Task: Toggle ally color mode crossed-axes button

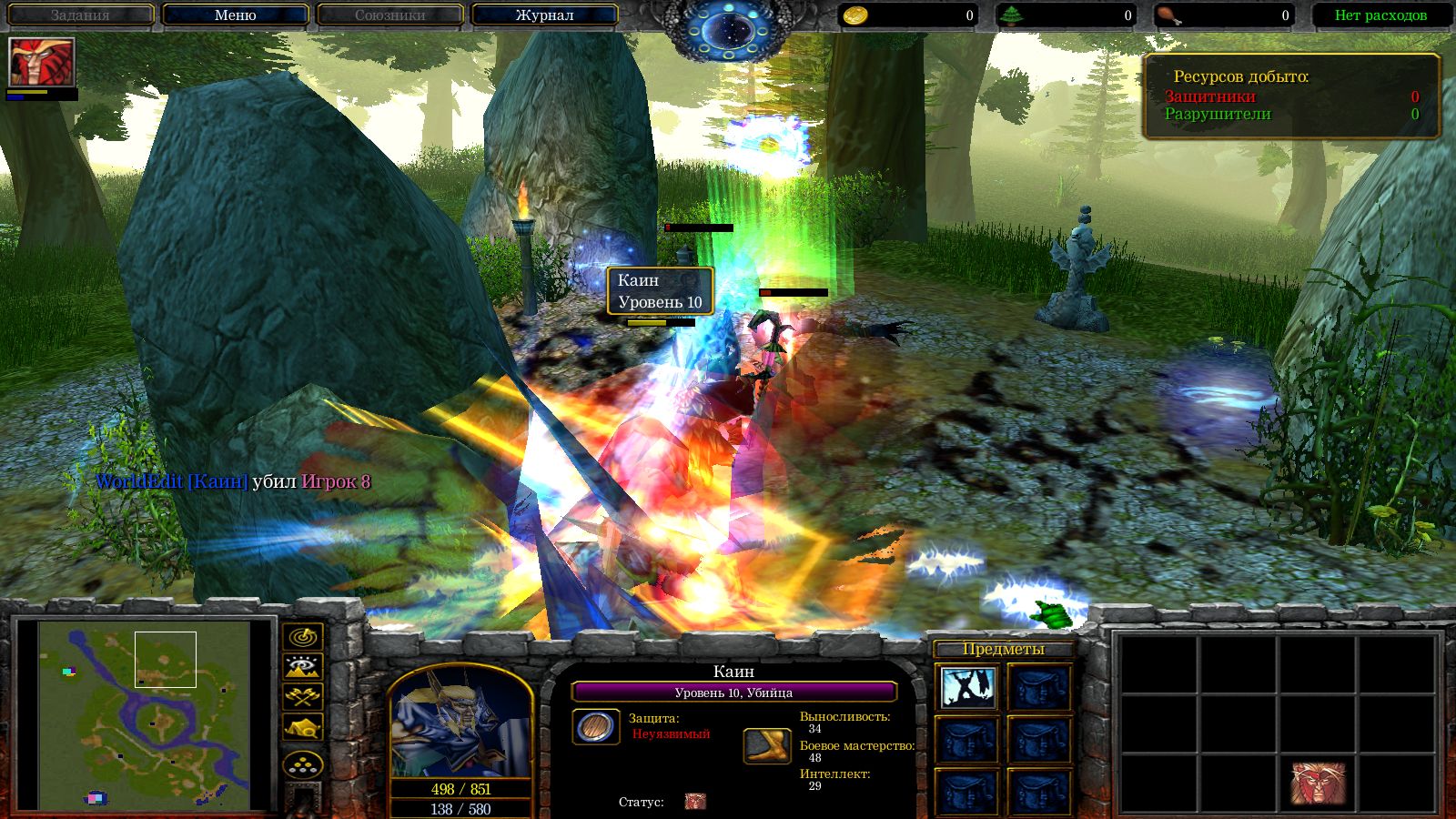Action: pyautogui.click(x=303, y=697)
